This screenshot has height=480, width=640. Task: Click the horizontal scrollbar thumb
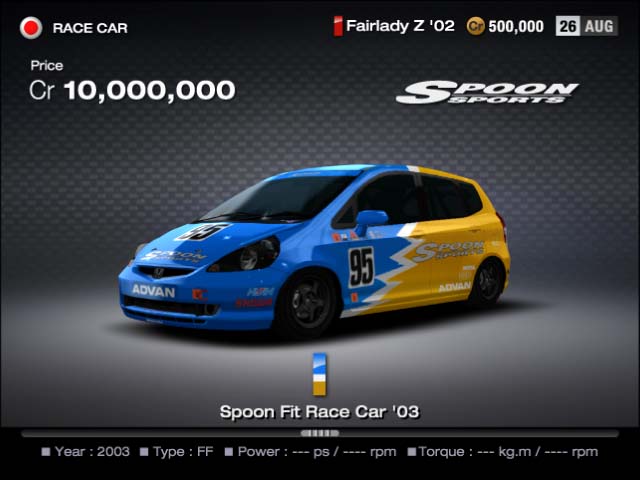[320, 433]
